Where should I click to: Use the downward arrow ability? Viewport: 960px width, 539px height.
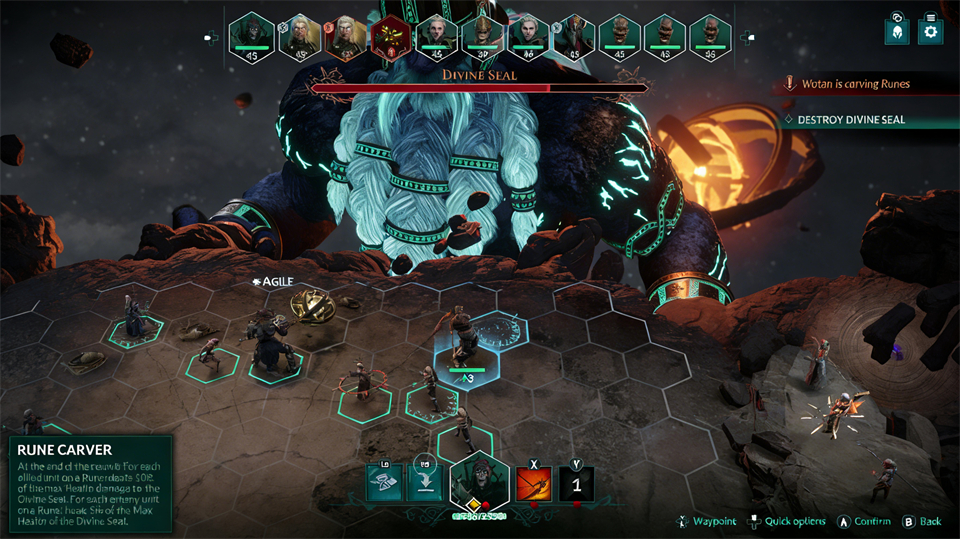(424, 484)
